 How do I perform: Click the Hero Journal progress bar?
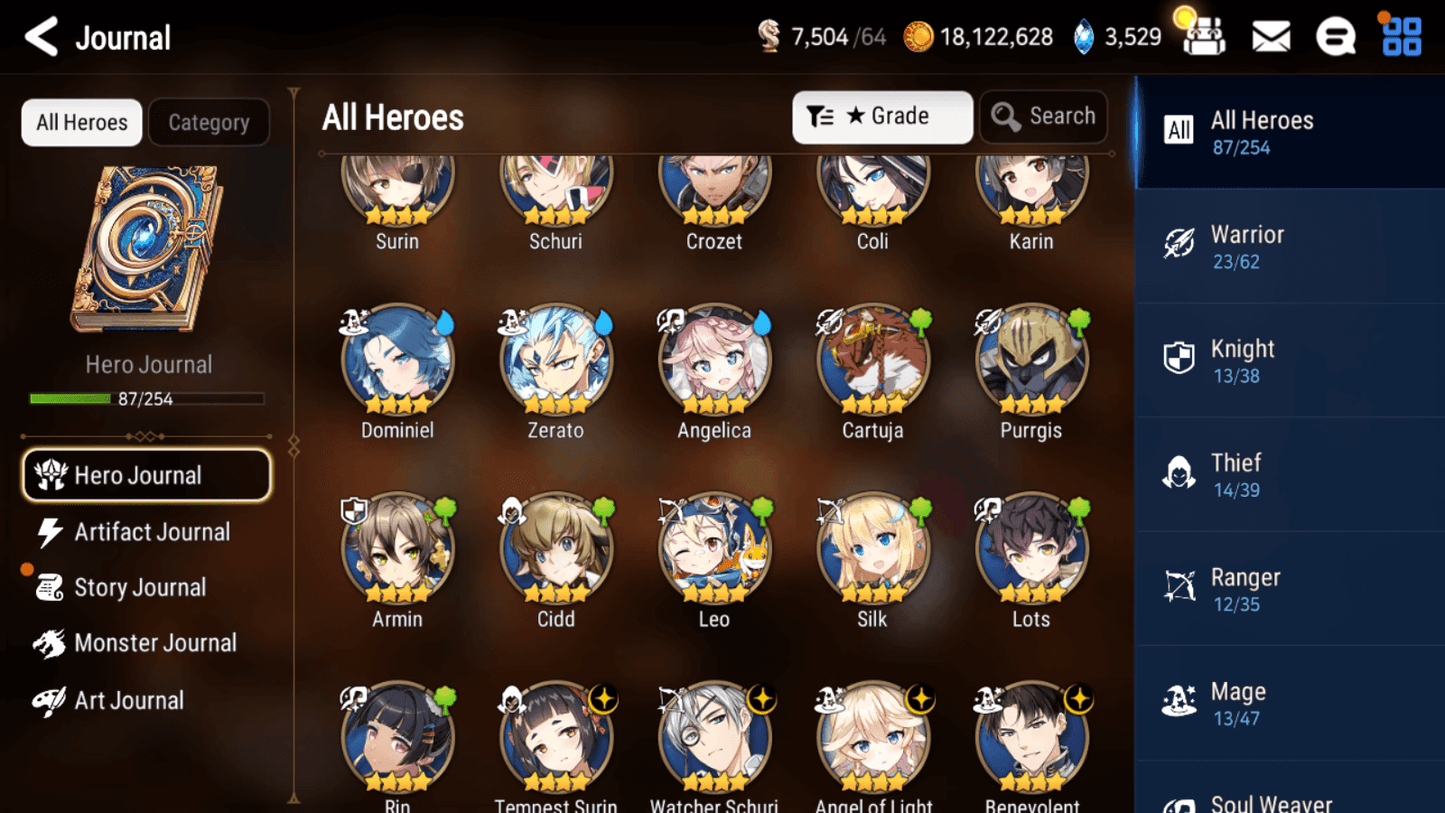(x=147, y=397)
